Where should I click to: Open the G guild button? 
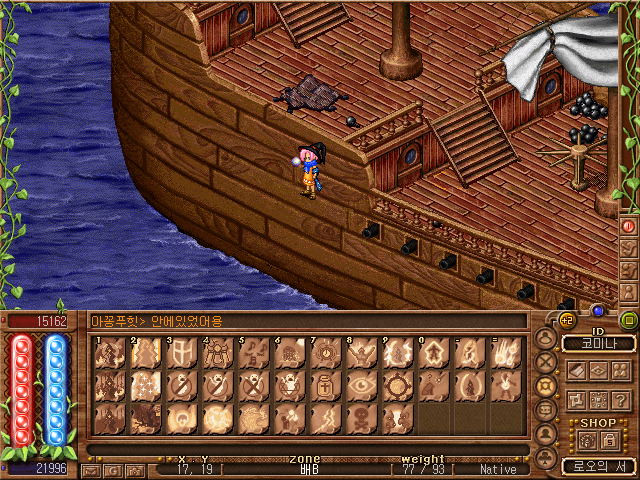coord(565,321)
